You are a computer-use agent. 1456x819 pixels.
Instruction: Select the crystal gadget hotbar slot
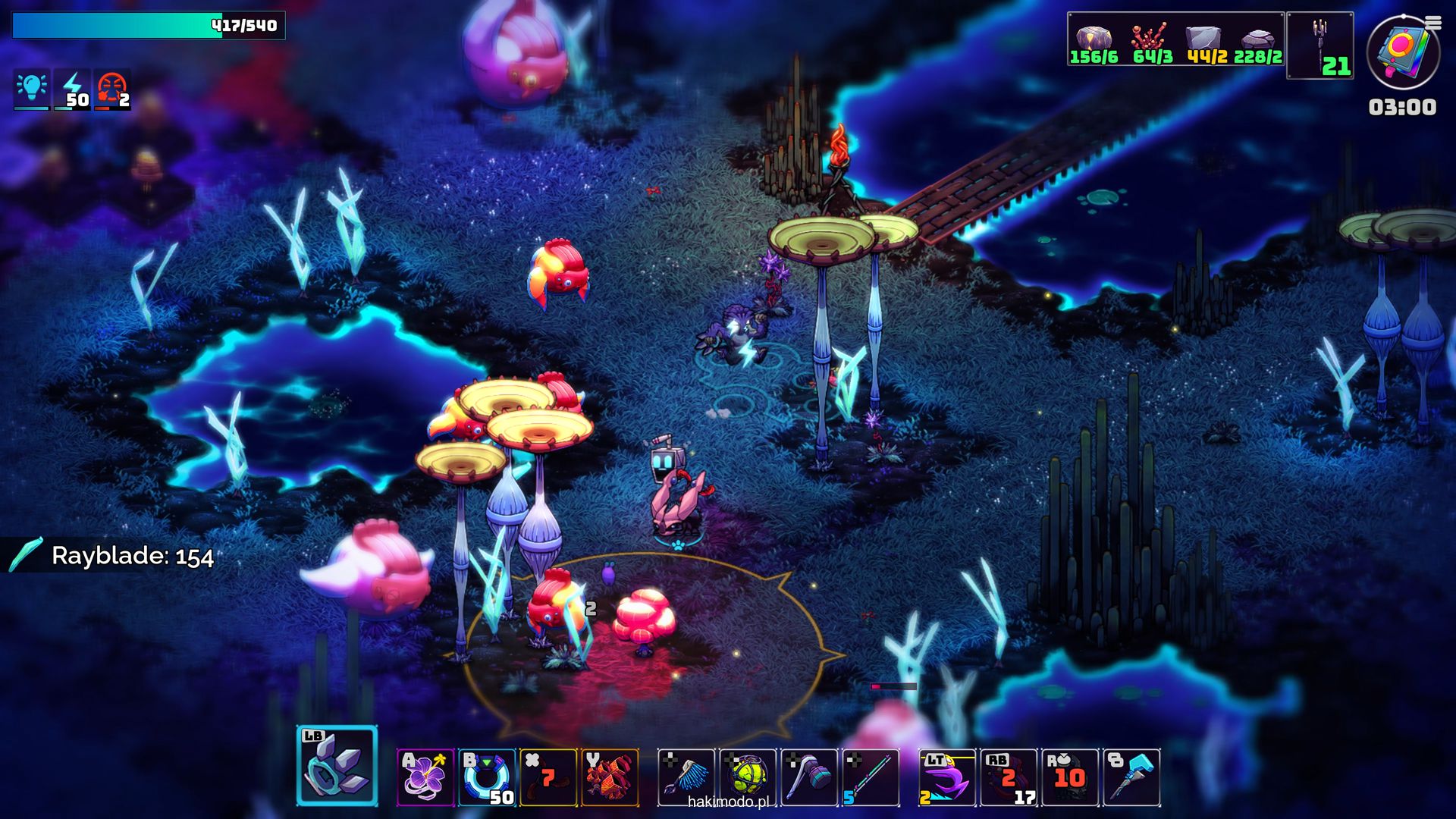[337, 766]
